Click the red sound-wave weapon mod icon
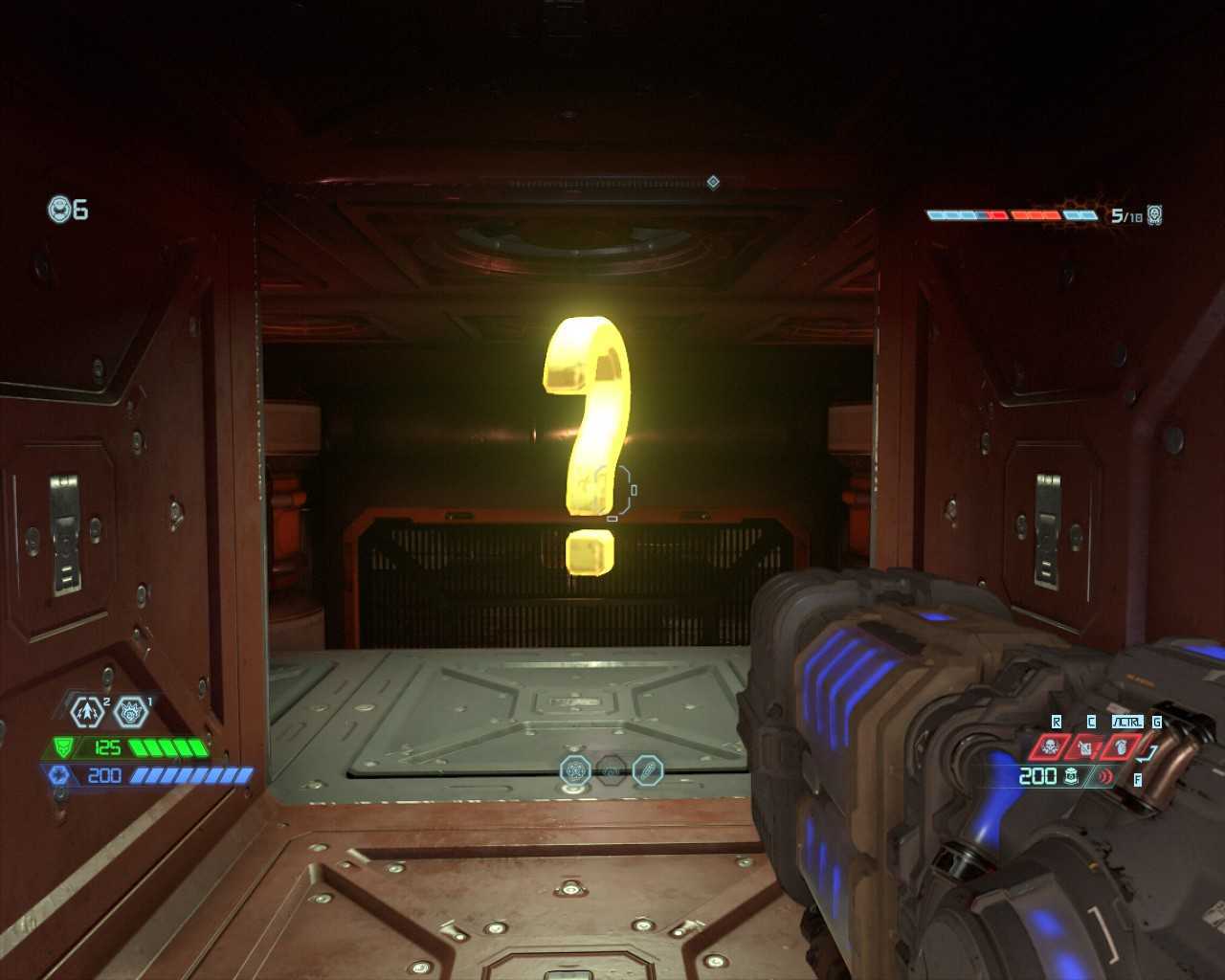 click(1105, 776)
